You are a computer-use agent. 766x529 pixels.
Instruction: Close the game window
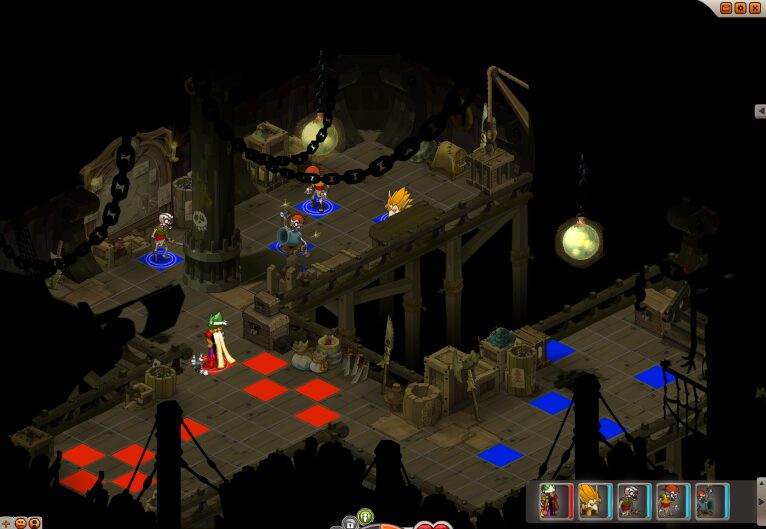[755, 7]
